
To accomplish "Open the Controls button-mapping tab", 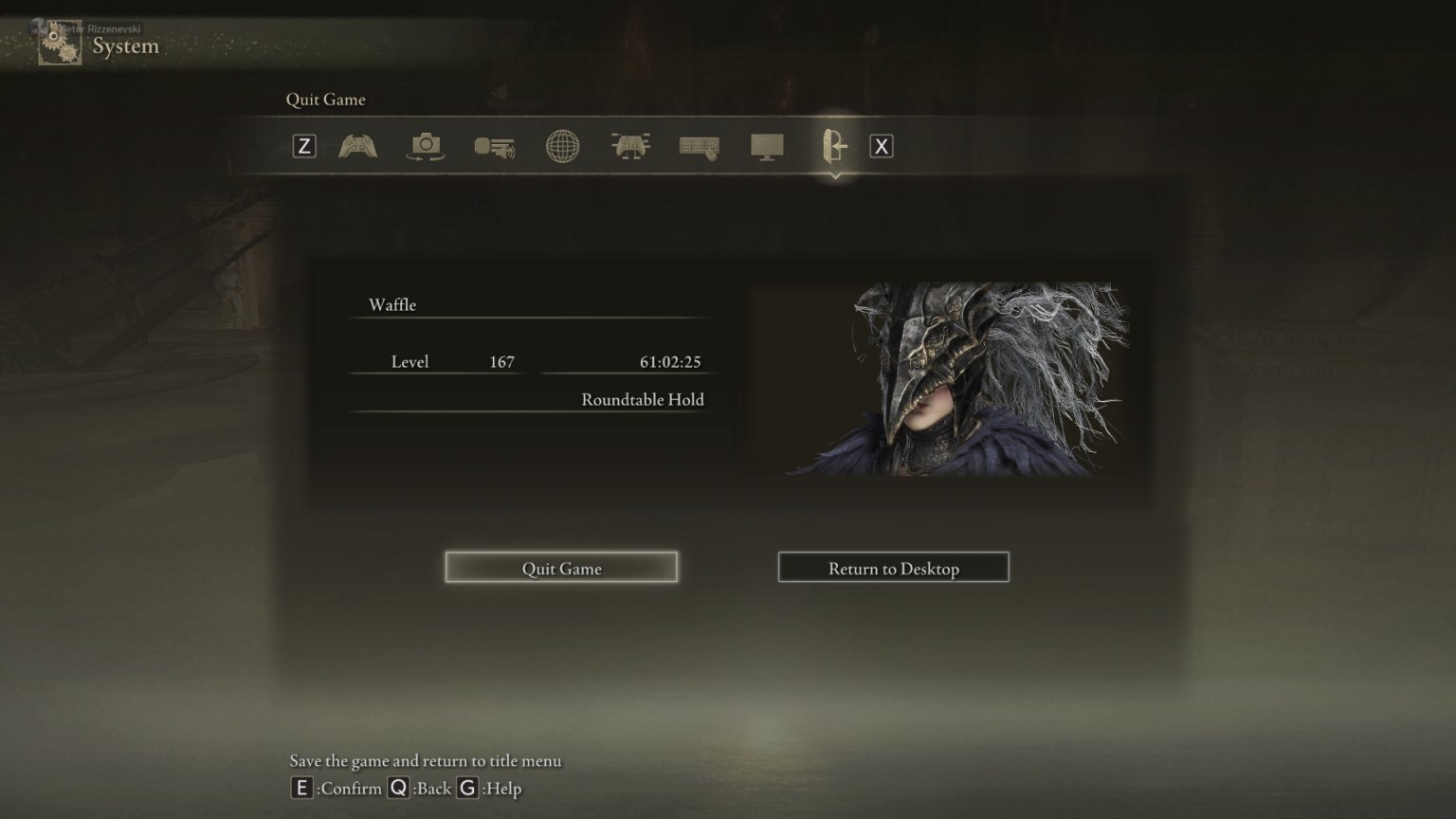I will coord(630,146).
